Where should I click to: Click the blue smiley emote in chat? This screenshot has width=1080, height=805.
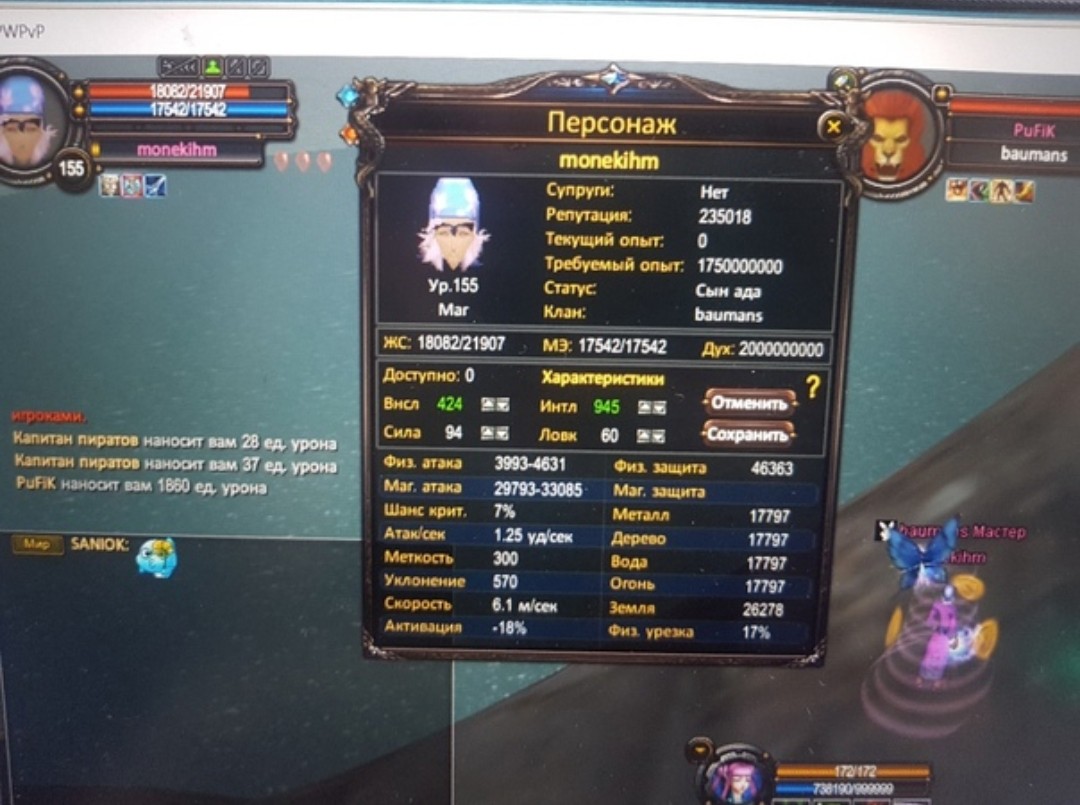tap(156, 558)
